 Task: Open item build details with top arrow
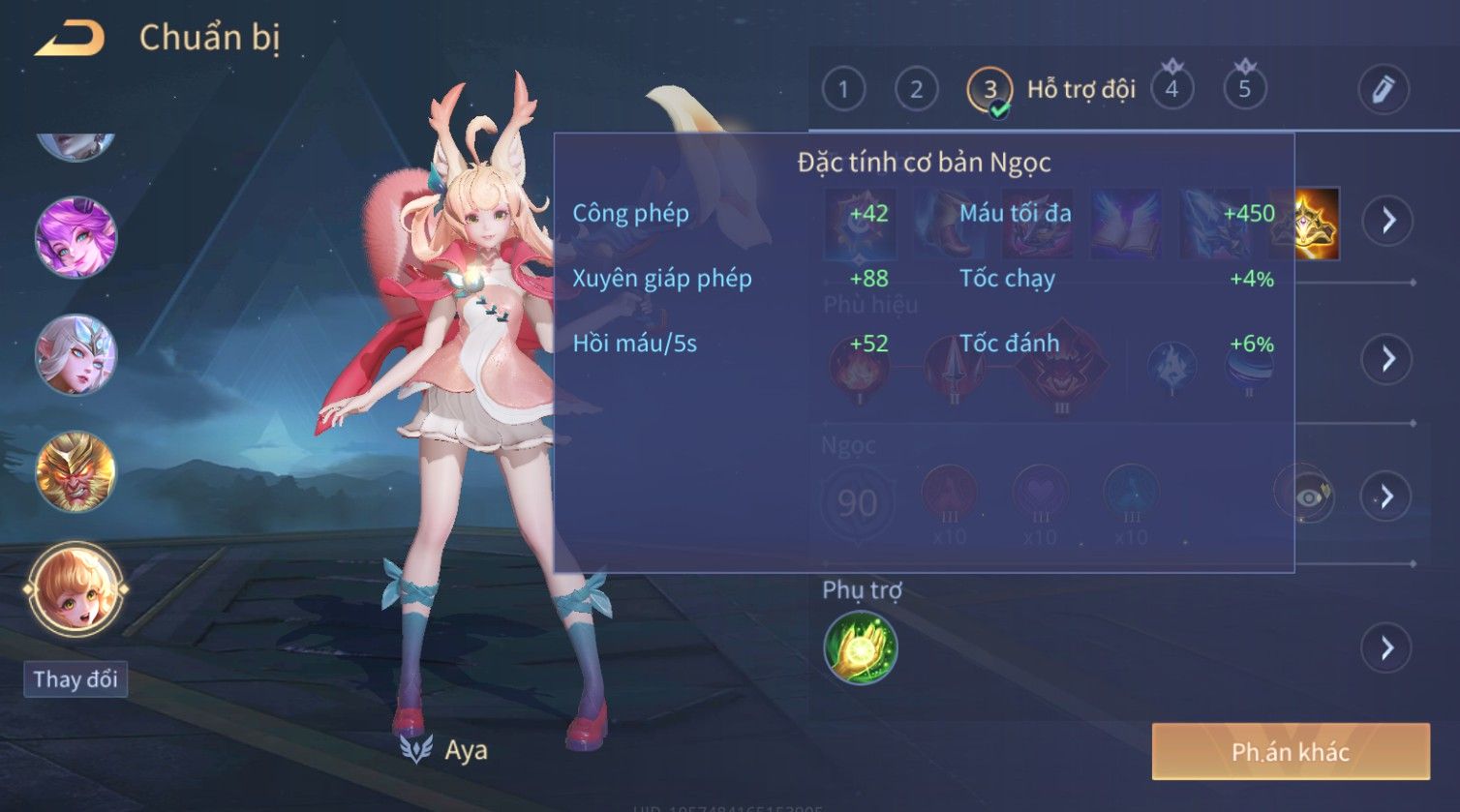1387,221
